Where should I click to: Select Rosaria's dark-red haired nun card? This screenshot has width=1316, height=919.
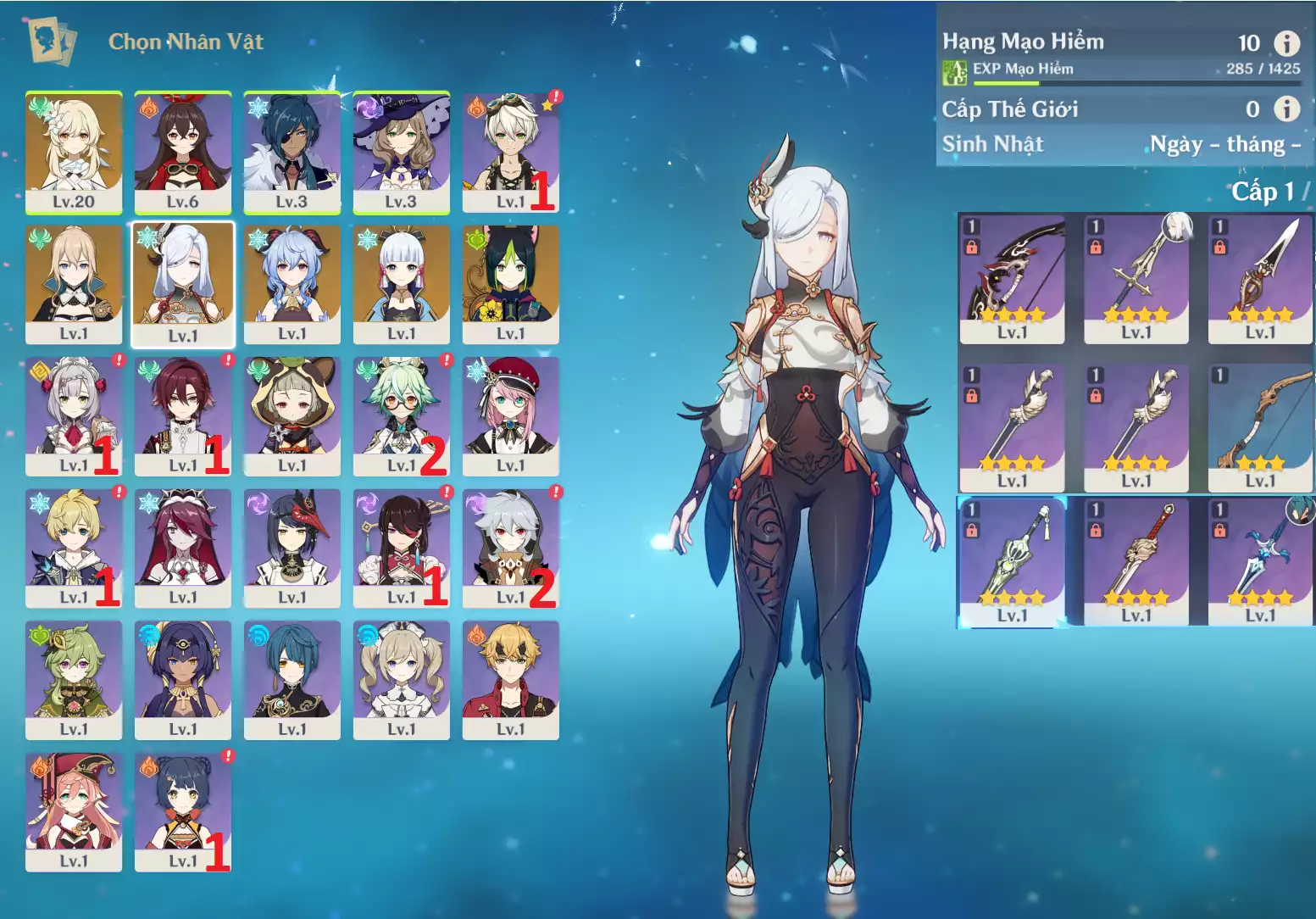pyautogui.click(x=183, y=548)
